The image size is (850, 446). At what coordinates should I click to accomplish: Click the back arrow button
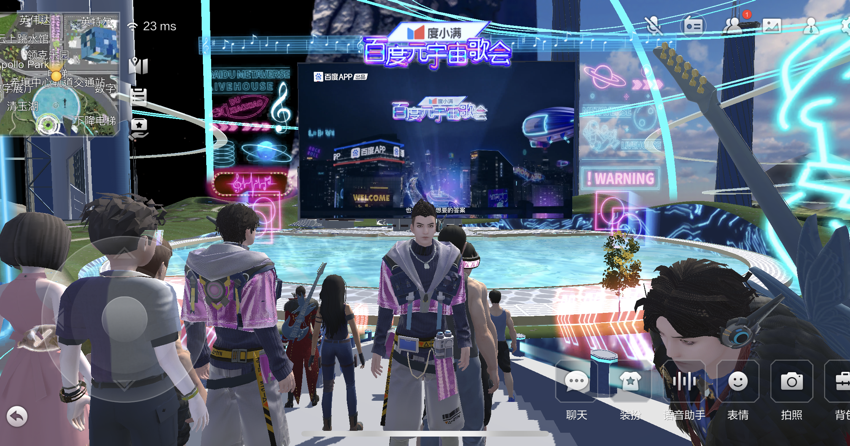pos(17,415)
